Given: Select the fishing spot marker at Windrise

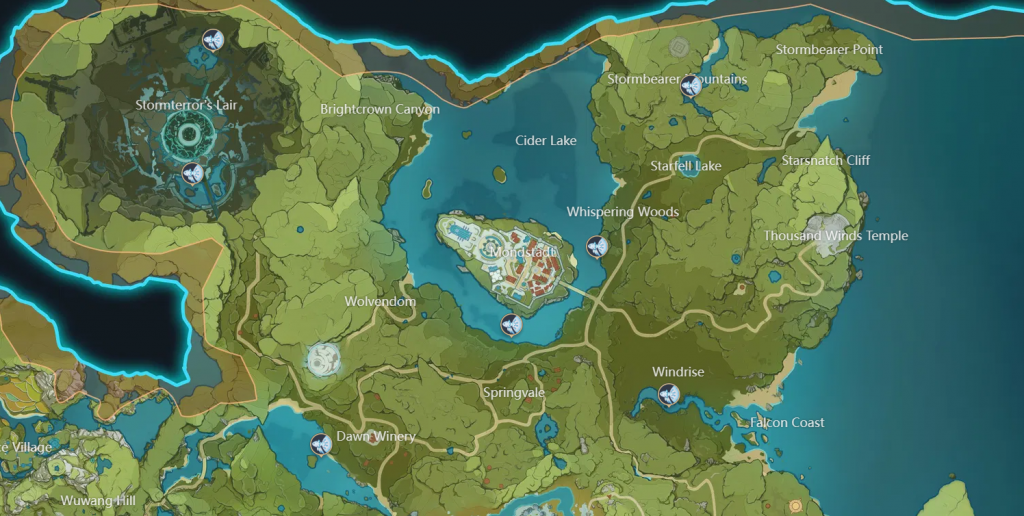Looking at the screenshot, I should 669,396.
